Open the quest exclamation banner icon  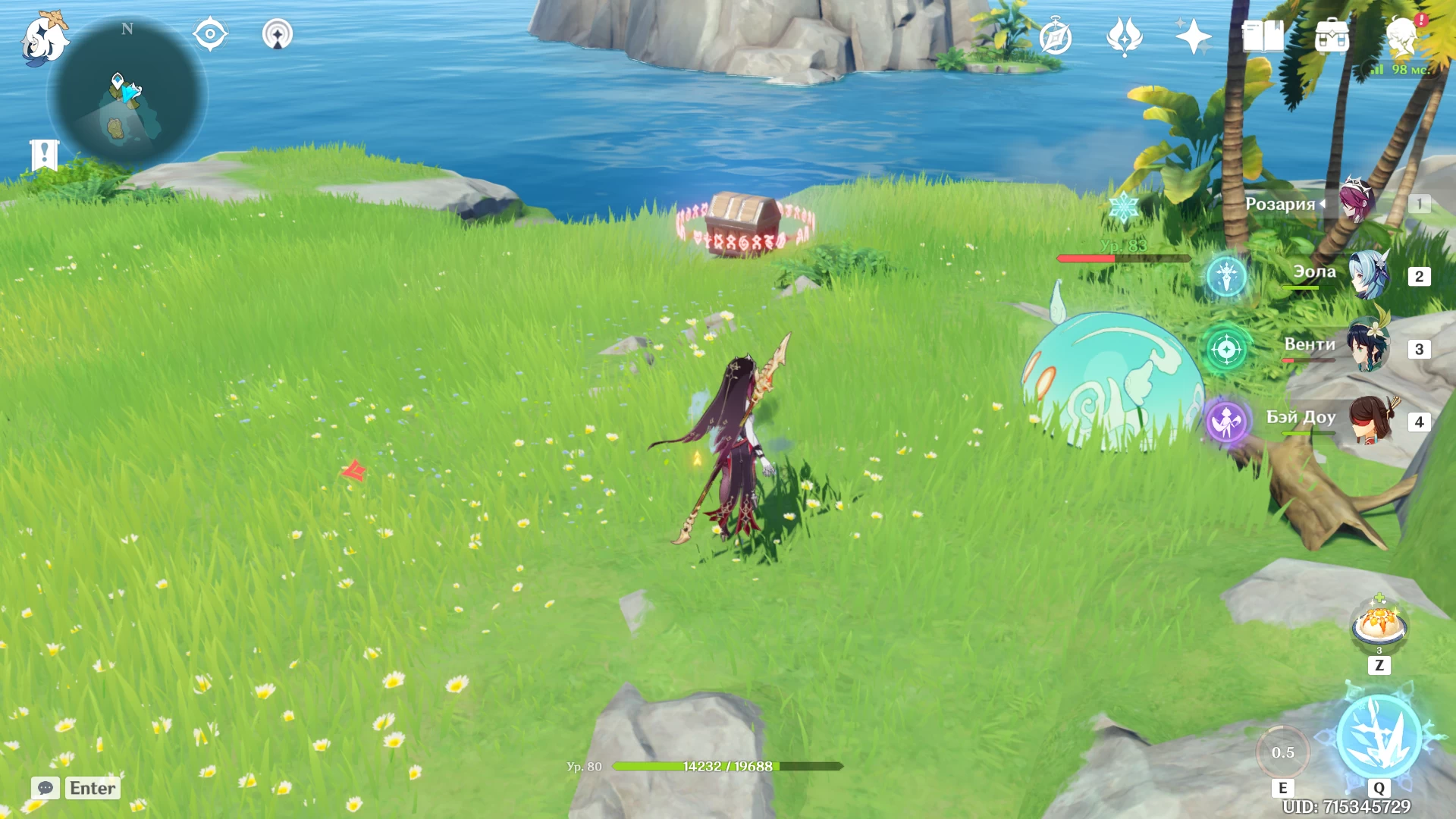click(44, 155)
